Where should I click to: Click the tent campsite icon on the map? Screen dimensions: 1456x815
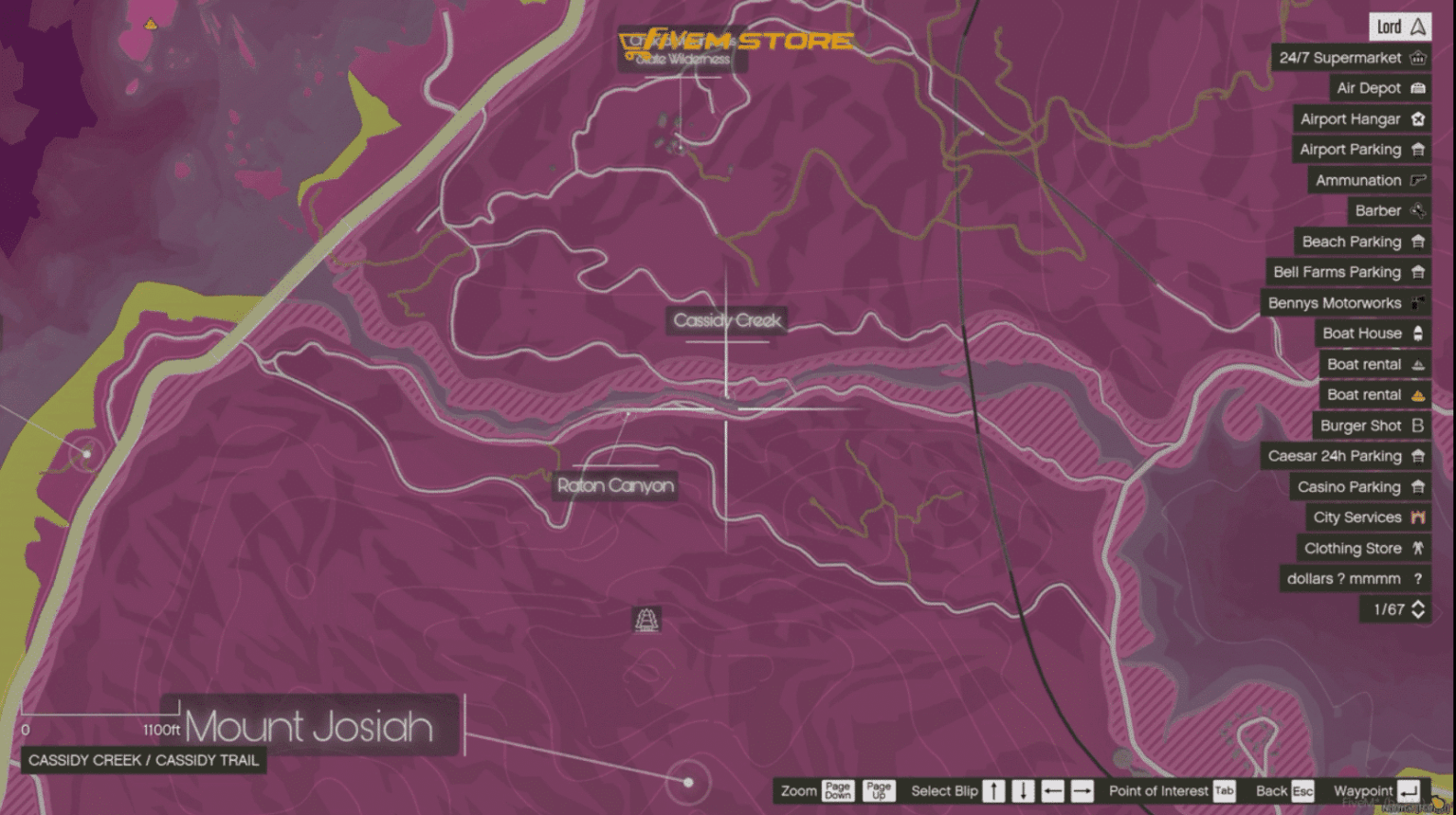point(647,621)
